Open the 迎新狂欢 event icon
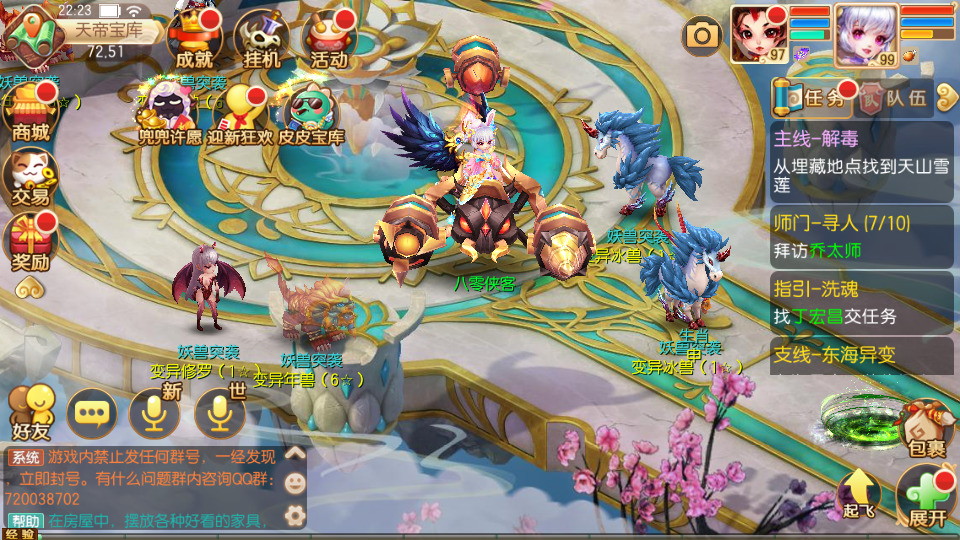960x540 pixels. pos(240,114)
